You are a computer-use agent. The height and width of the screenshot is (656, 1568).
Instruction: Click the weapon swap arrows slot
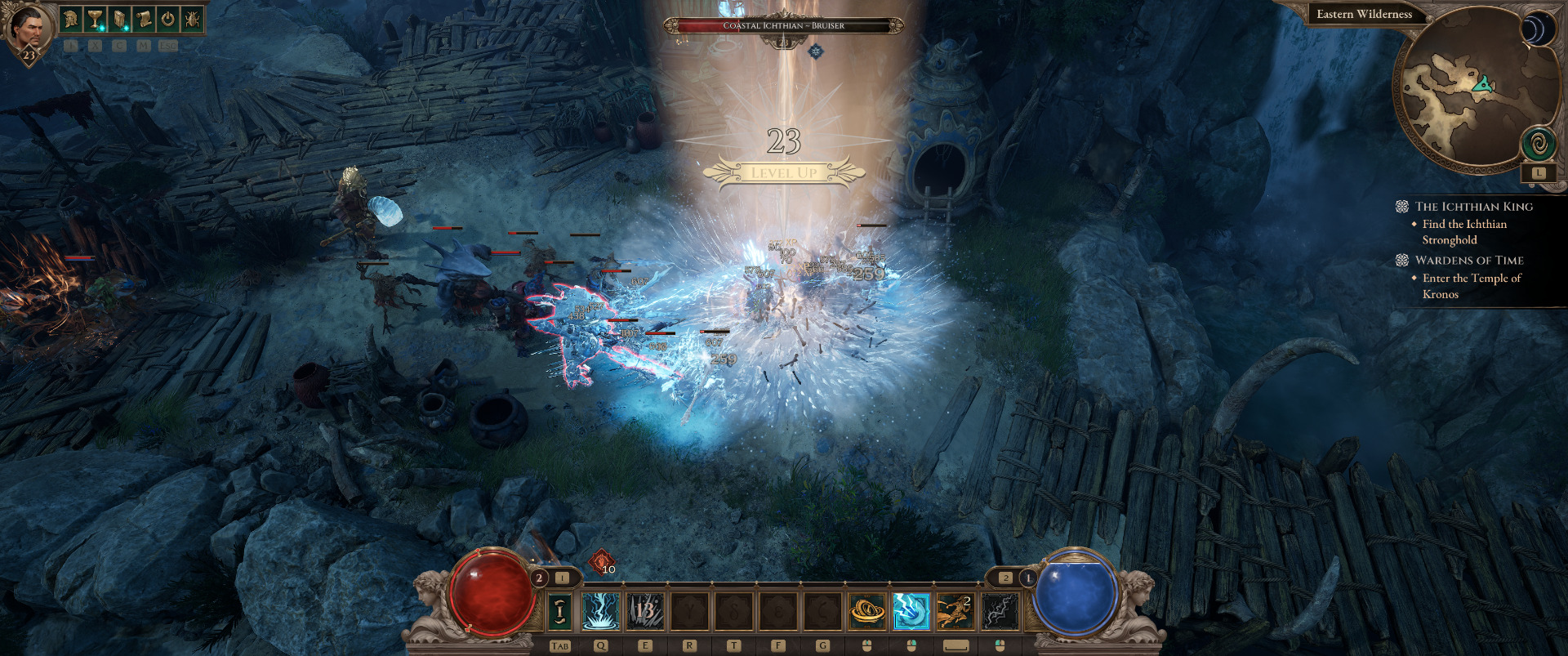point(559,611)
